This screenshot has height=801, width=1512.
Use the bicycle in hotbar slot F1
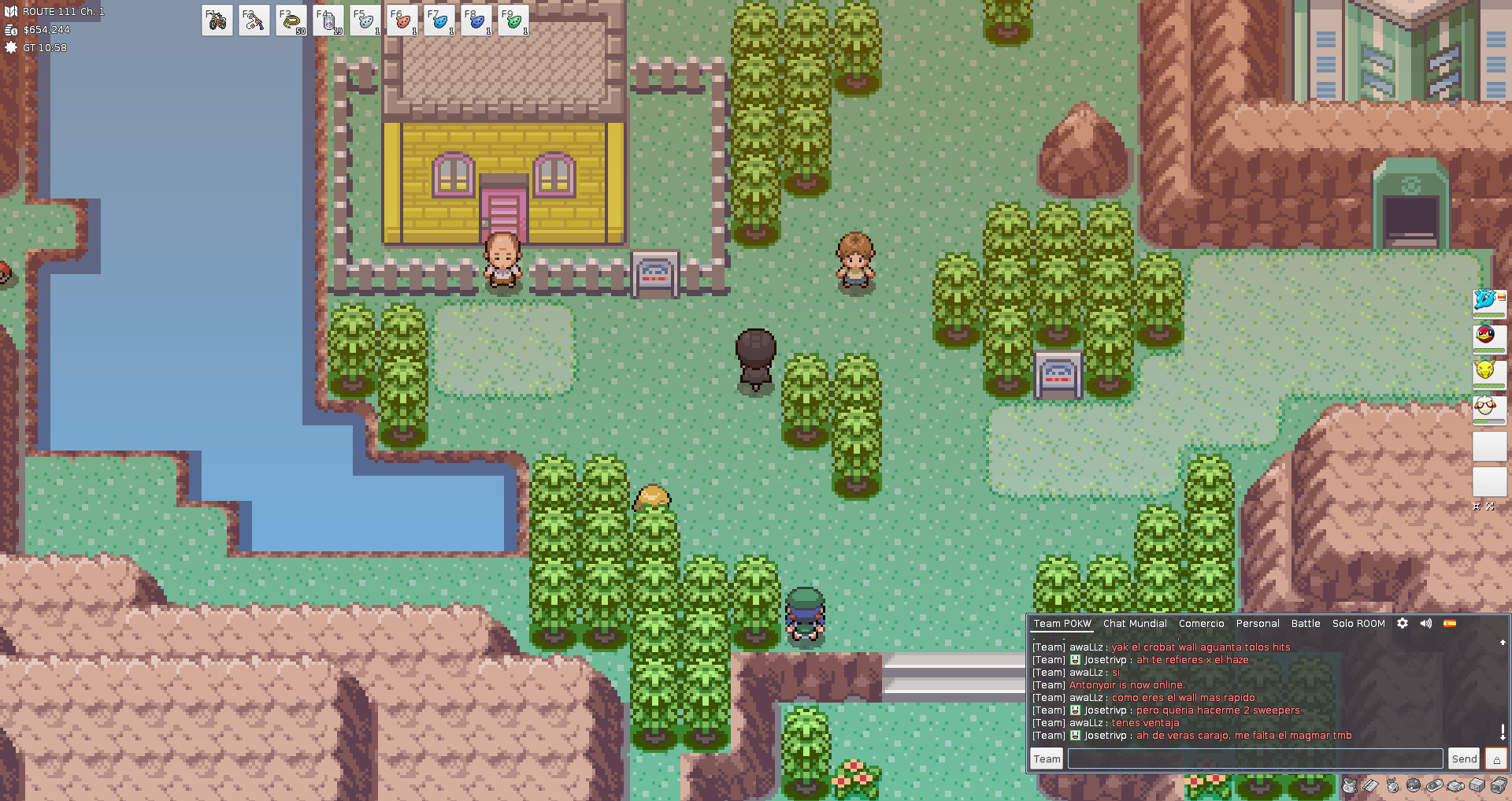point(217,21)
